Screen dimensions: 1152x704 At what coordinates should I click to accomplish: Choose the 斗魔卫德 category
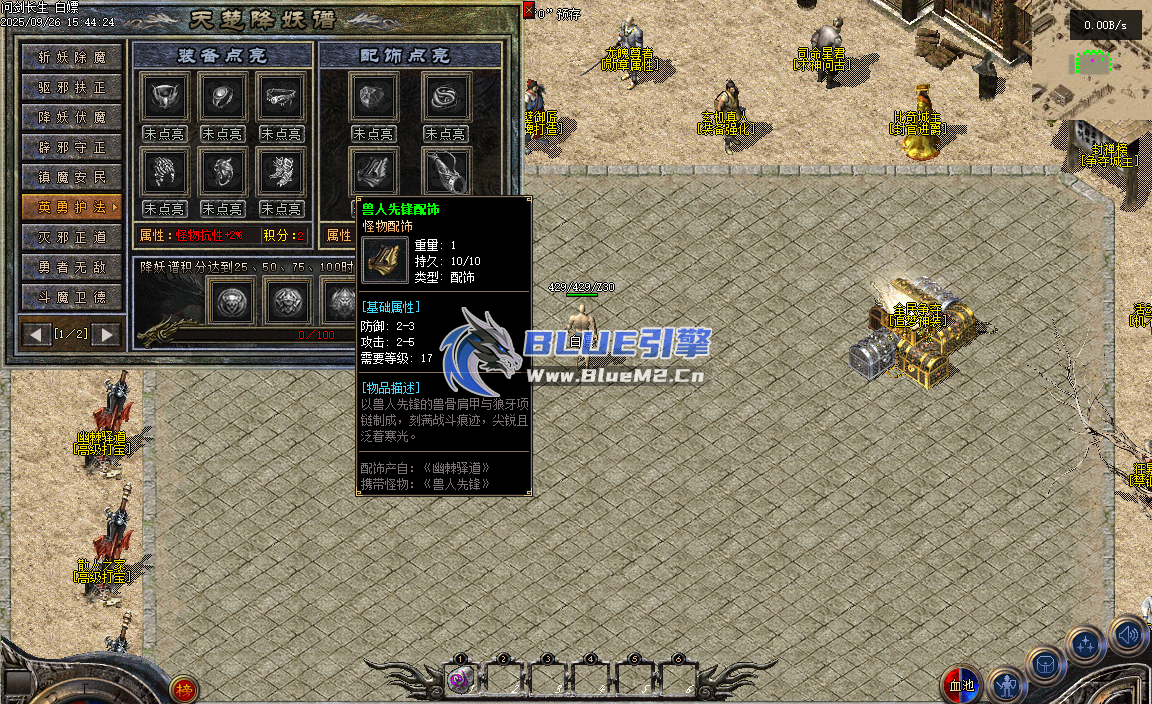(72, 297)
